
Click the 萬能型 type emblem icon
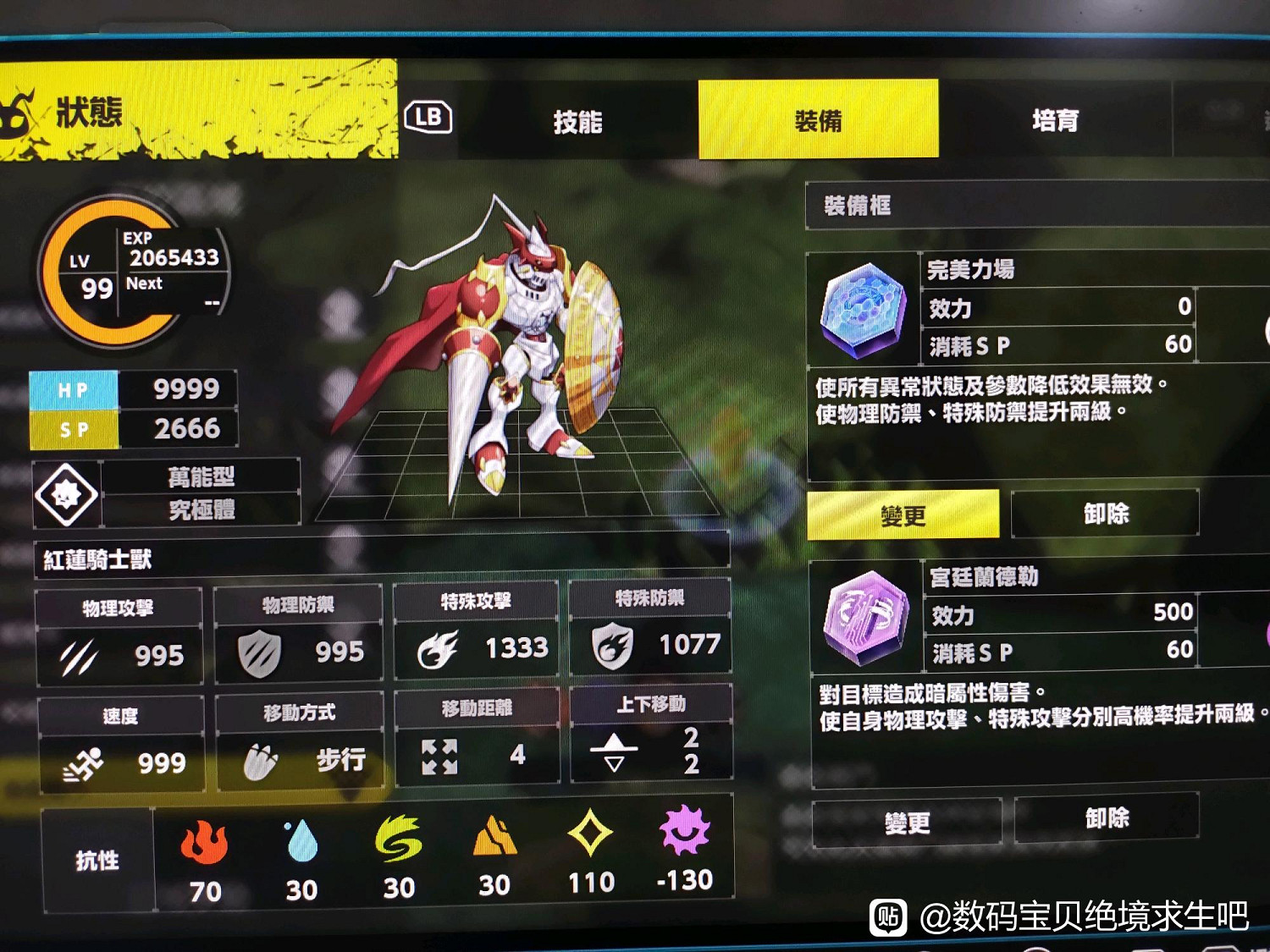[x=66, y=495]
